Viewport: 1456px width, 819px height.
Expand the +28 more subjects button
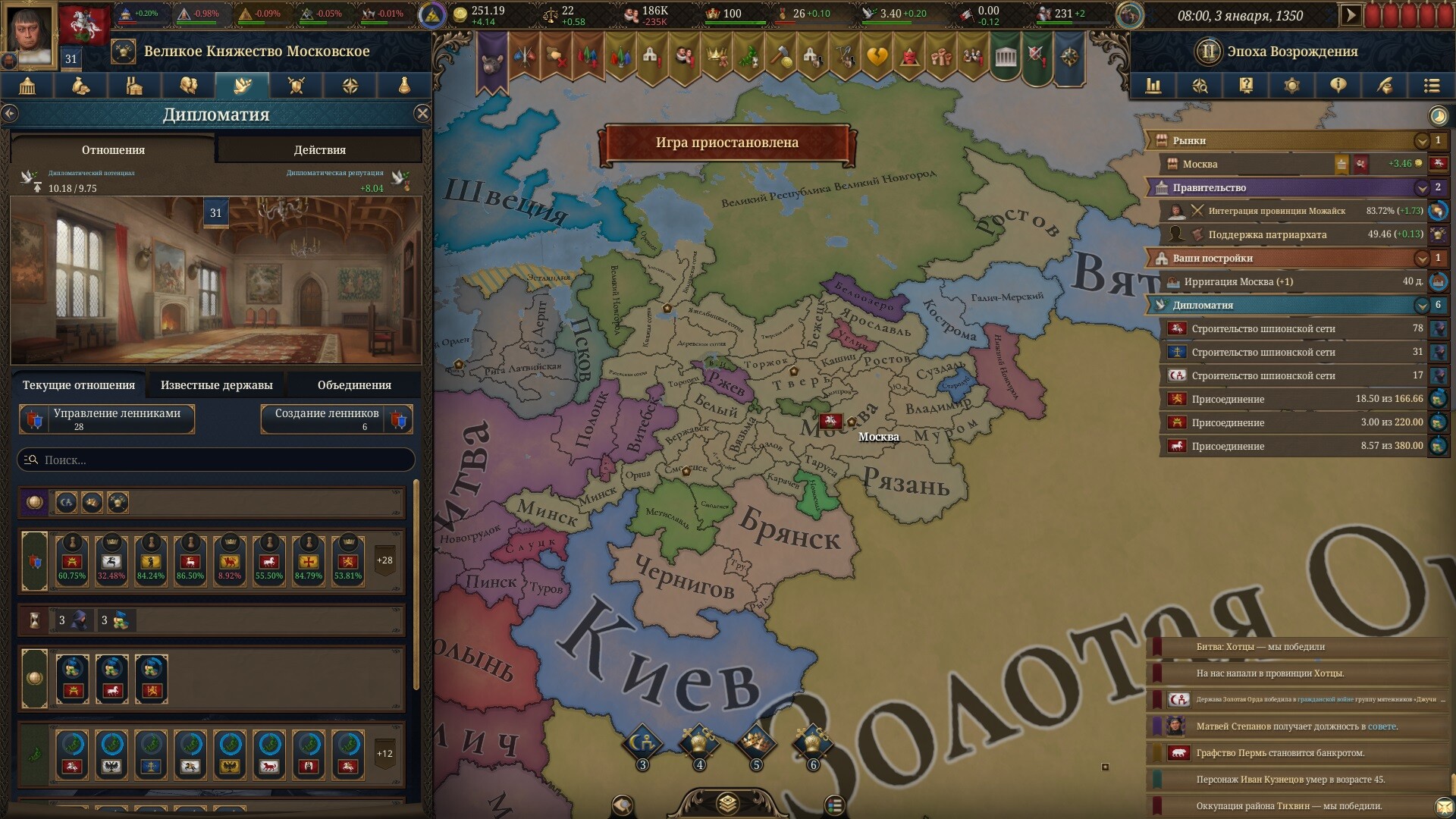tap(384, 560)
